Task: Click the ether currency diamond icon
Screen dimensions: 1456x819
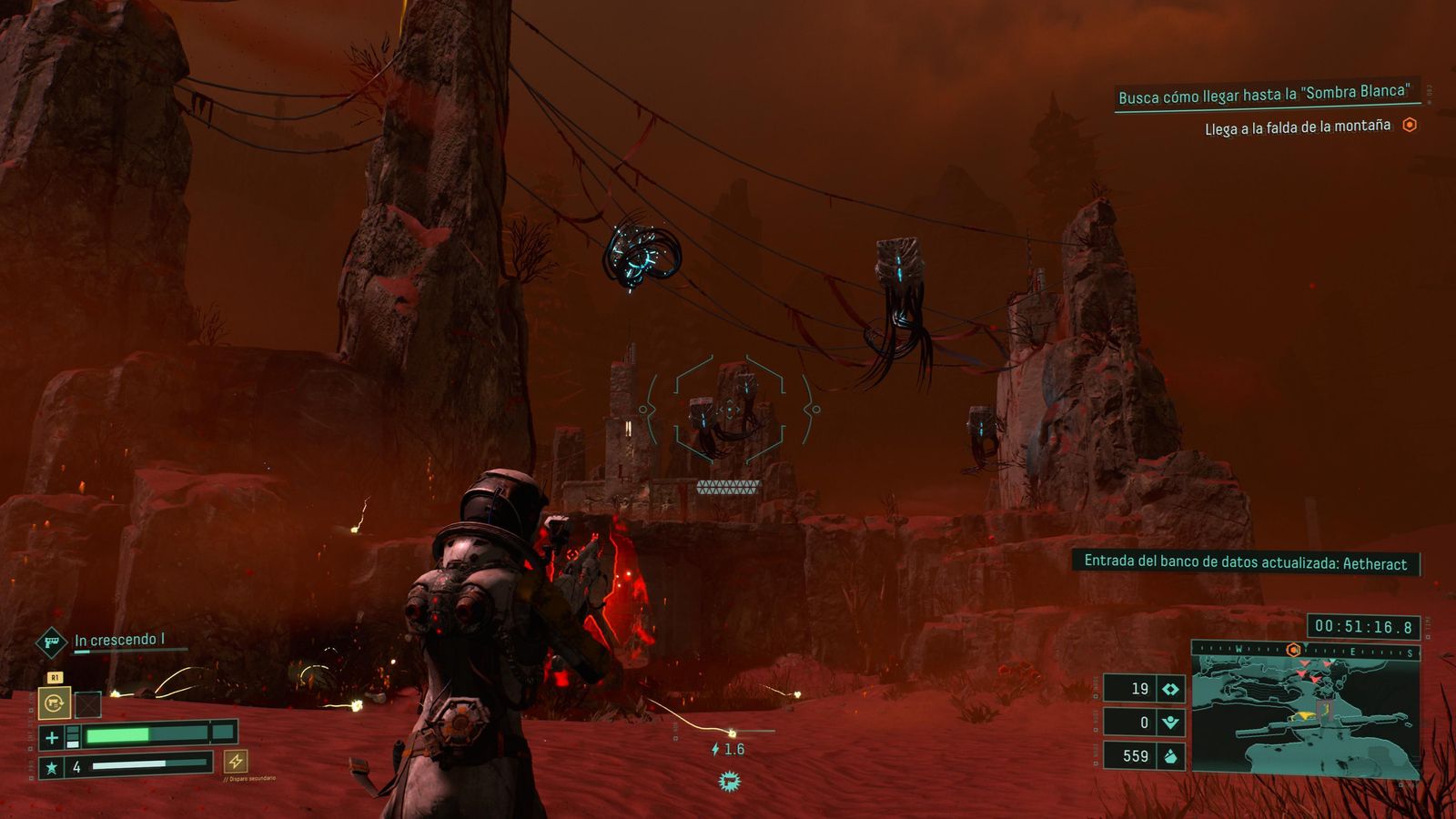Action: pos(1170,689)
